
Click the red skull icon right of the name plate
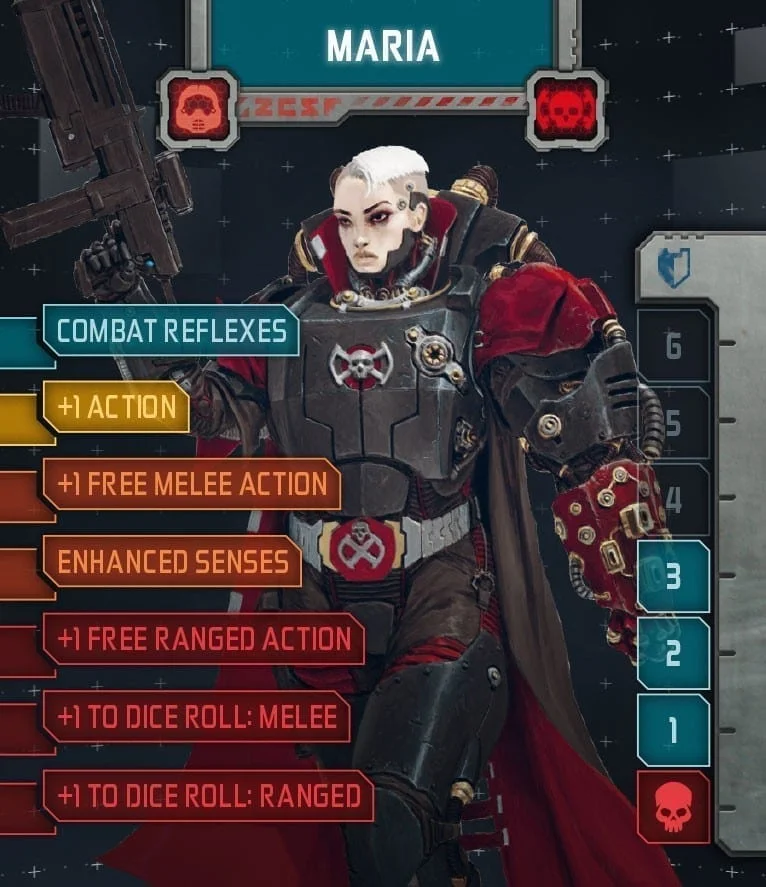point(565,108)
